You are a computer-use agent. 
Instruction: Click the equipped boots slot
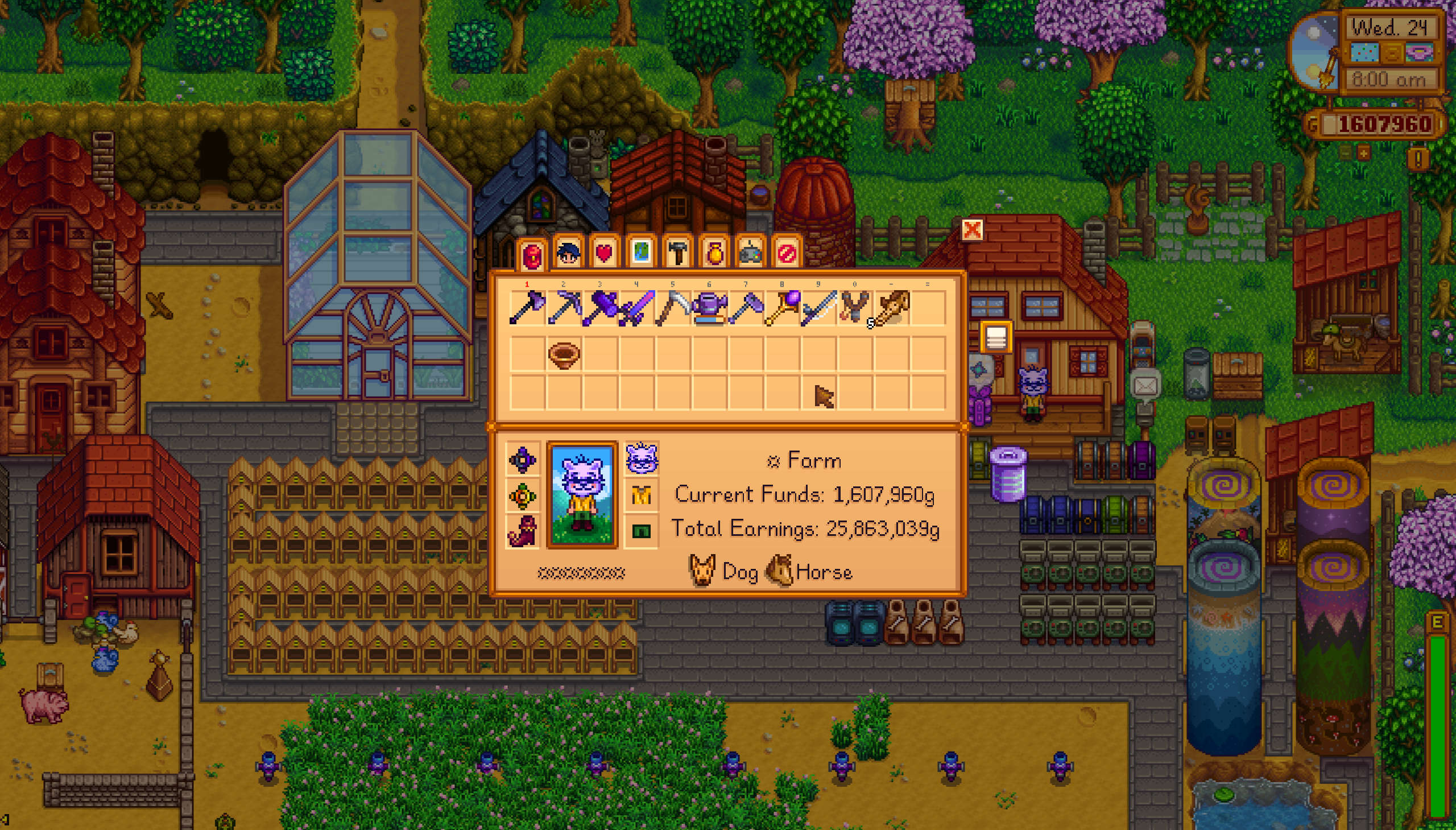[523, 531]
